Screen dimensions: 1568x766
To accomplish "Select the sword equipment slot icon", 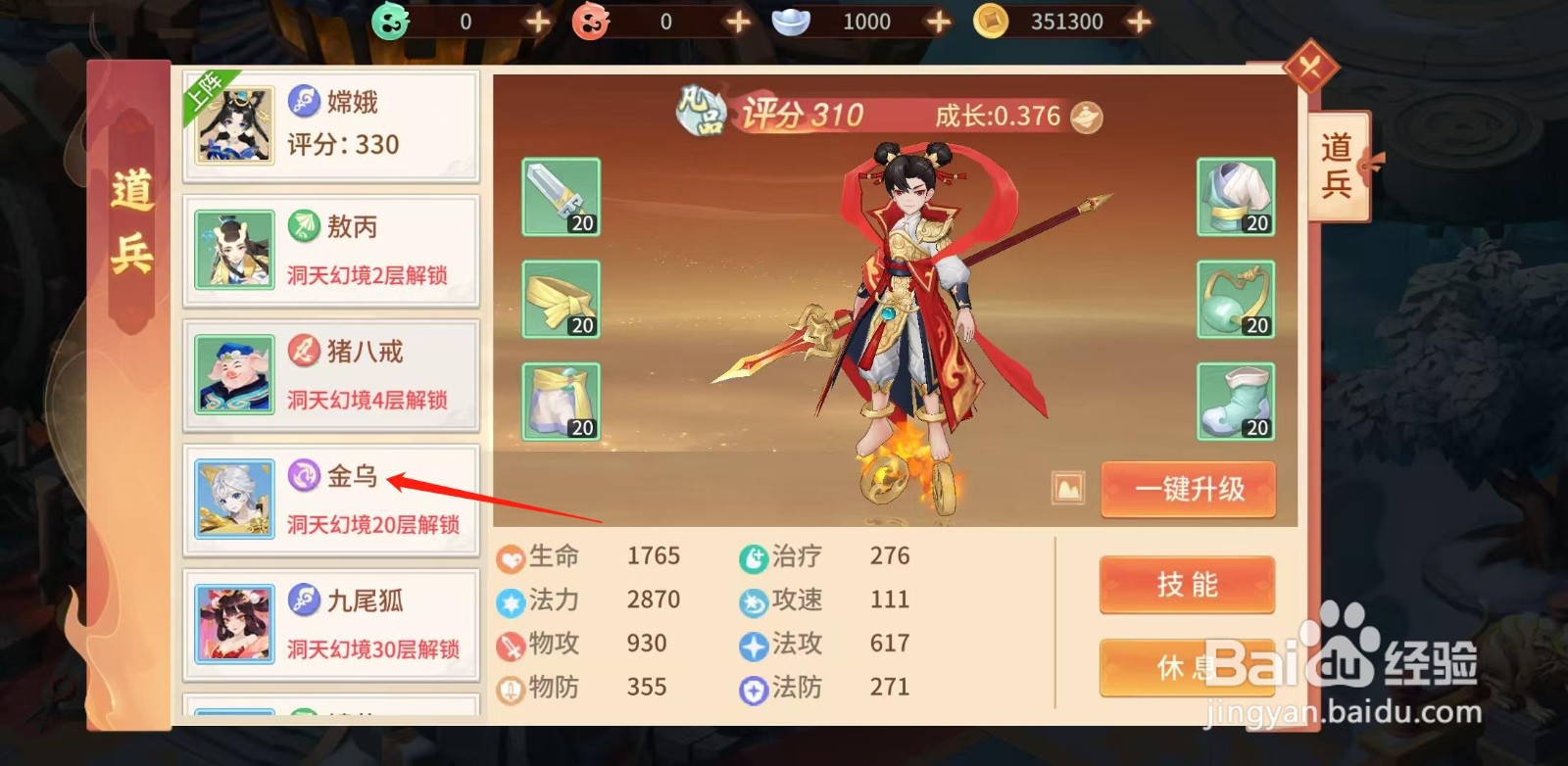I will coord(560,197).
